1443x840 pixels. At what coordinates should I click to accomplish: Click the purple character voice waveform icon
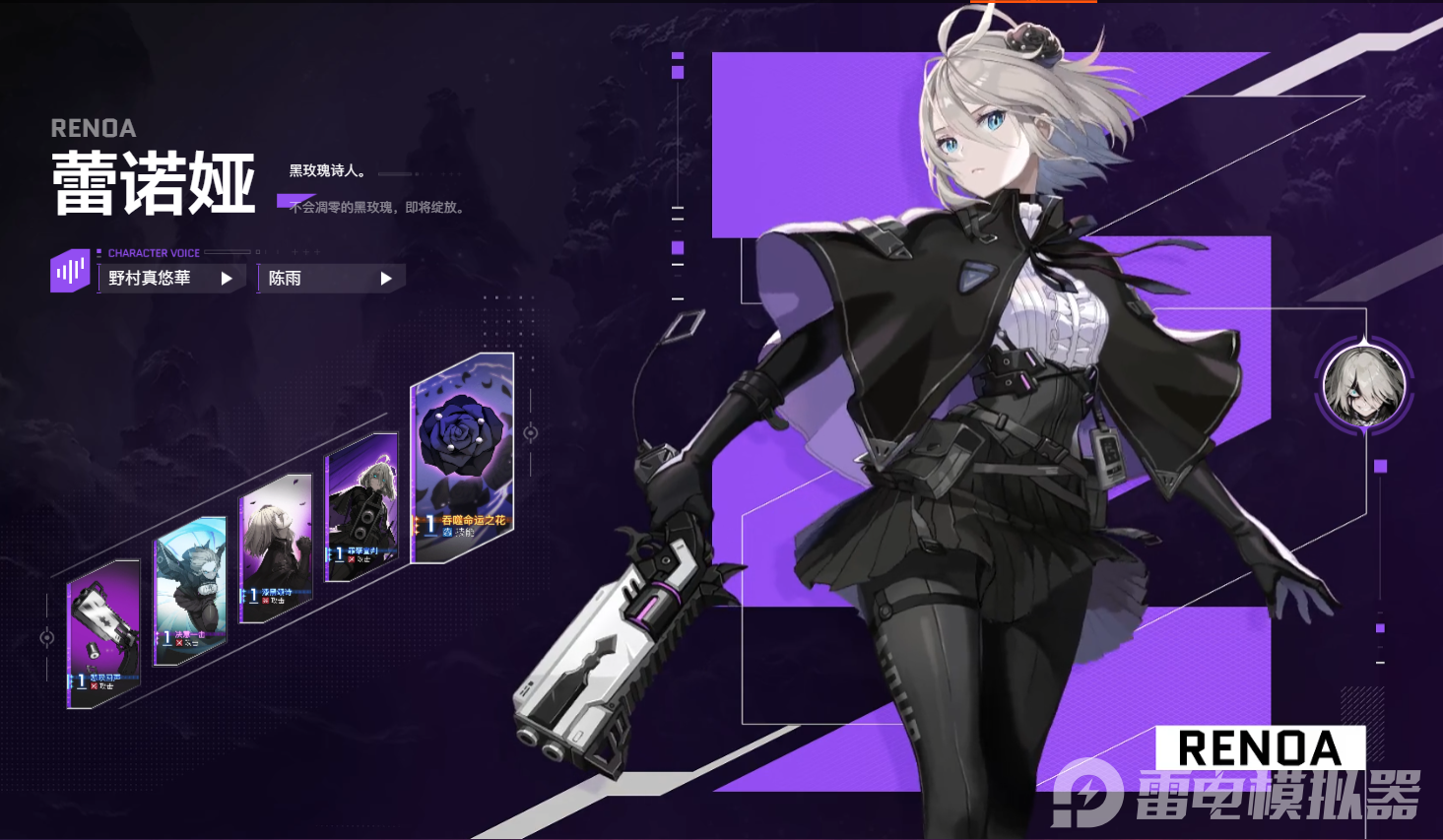[70, 271]
